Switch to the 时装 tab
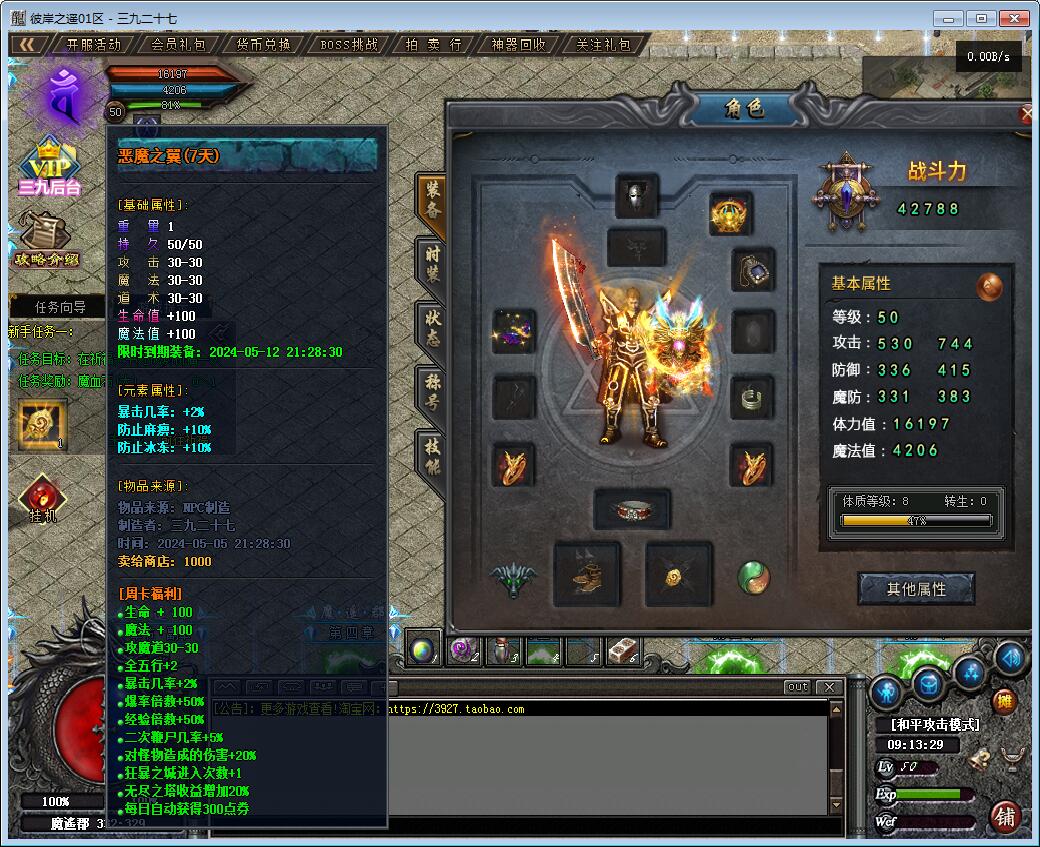Viewport: 1040px width, 847px height. 432,264
